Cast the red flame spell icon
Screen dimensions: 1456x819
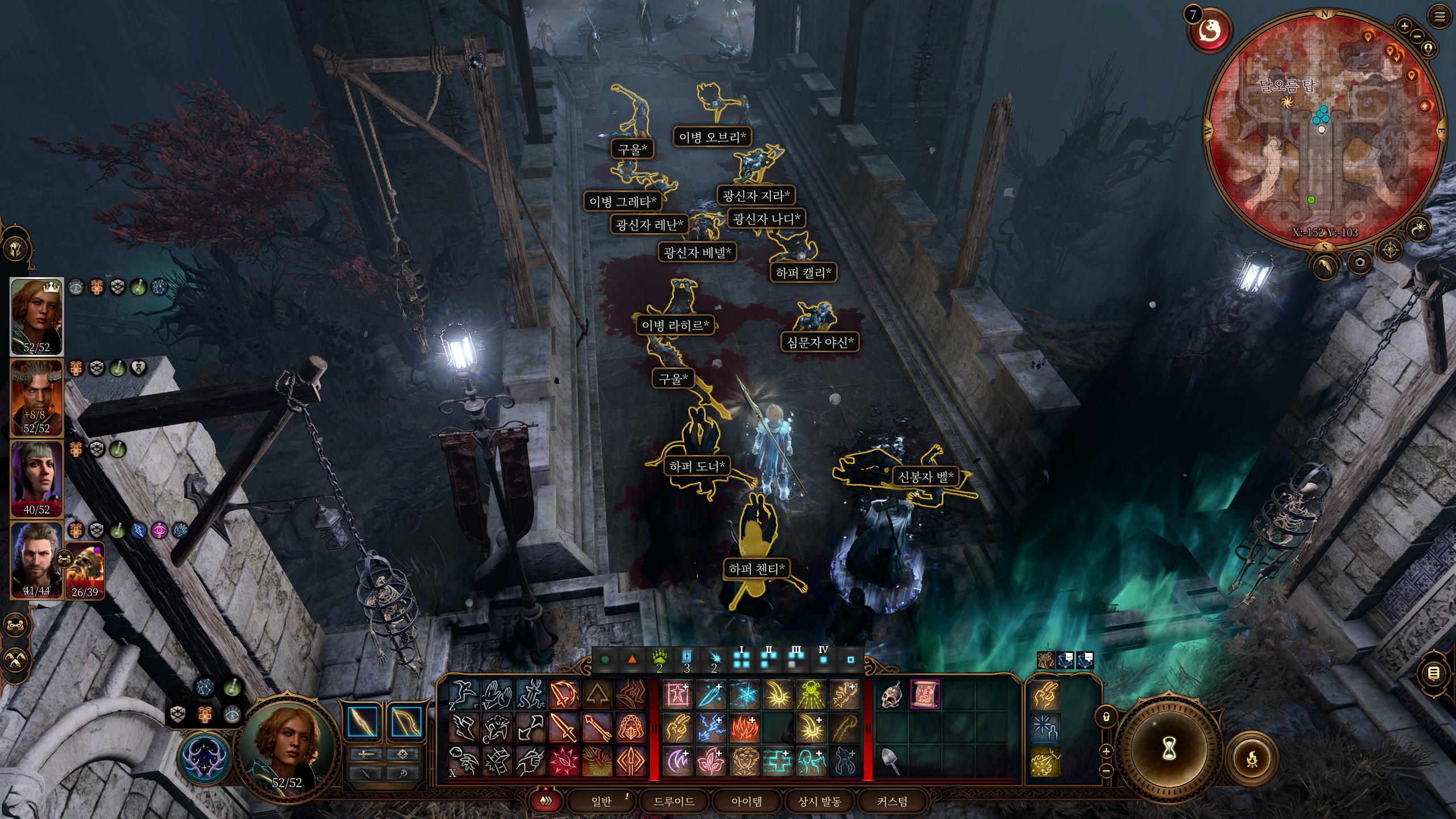click(x=744, y=728)
